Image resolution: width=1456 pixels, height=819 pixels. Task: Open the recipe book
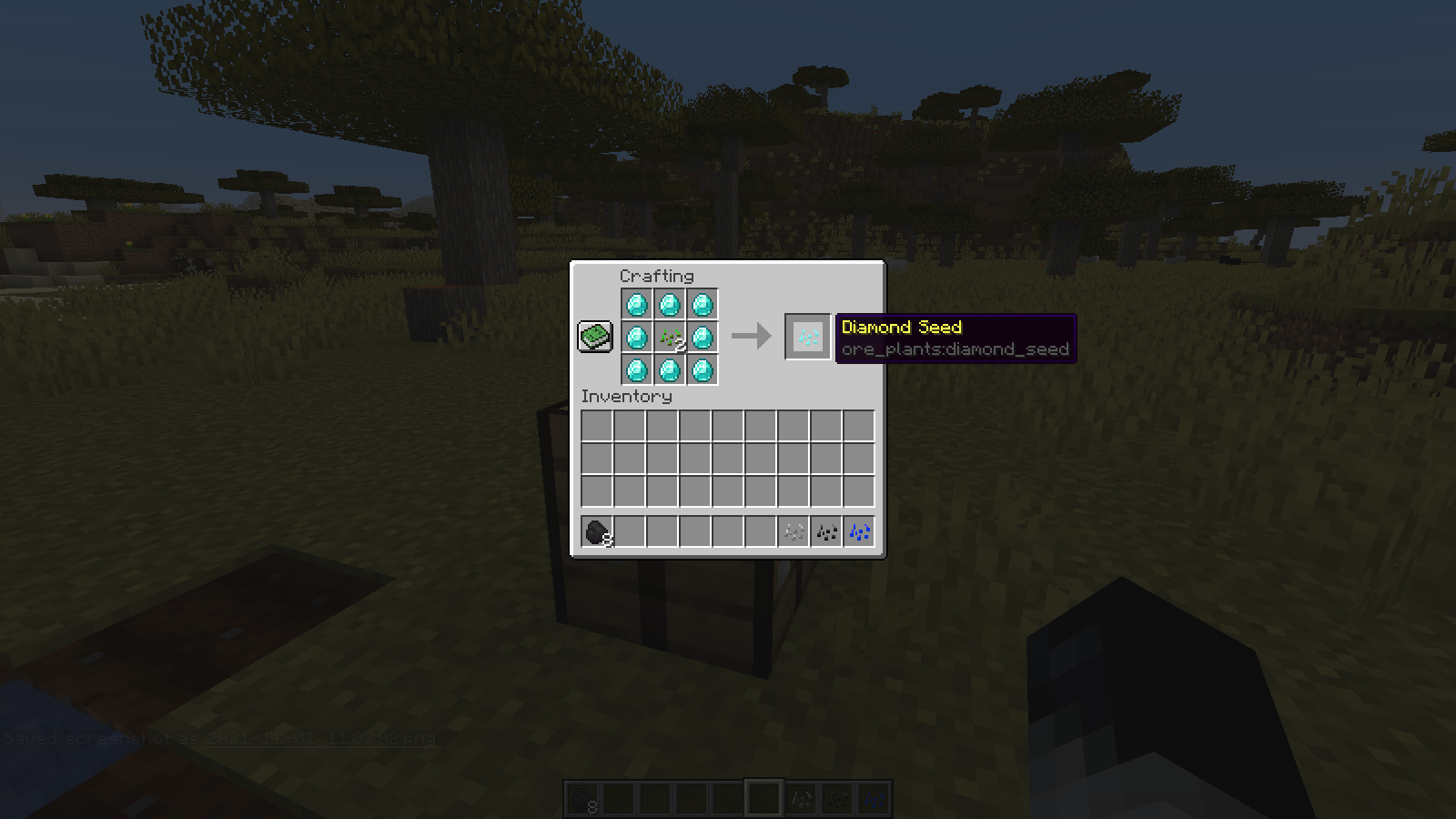595,336
